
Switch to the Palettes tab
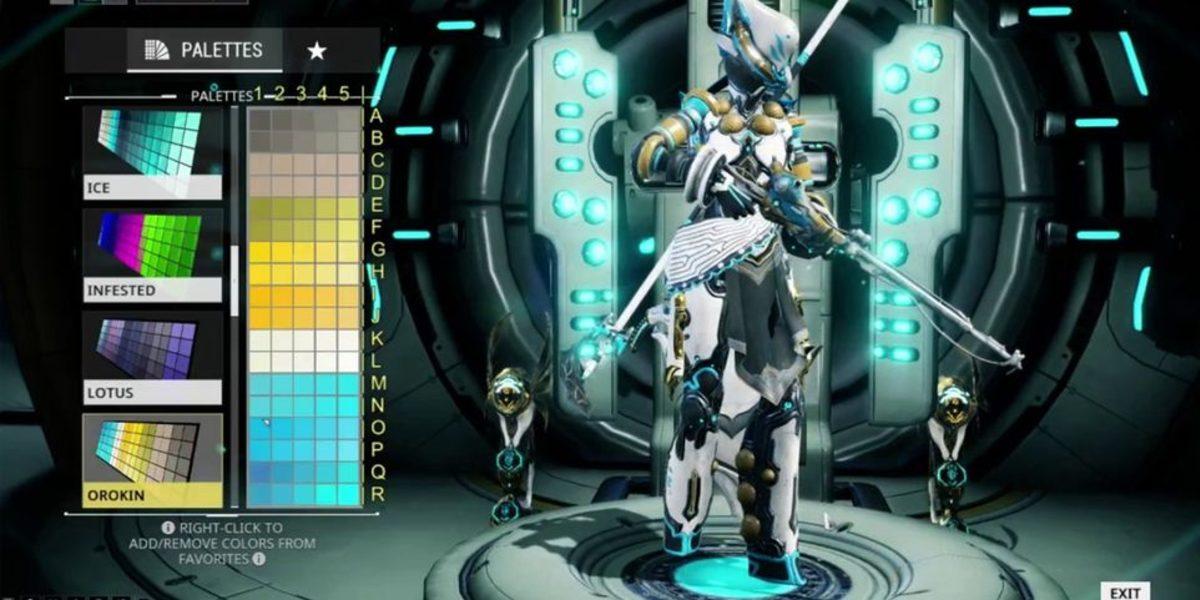coord(204,50)
